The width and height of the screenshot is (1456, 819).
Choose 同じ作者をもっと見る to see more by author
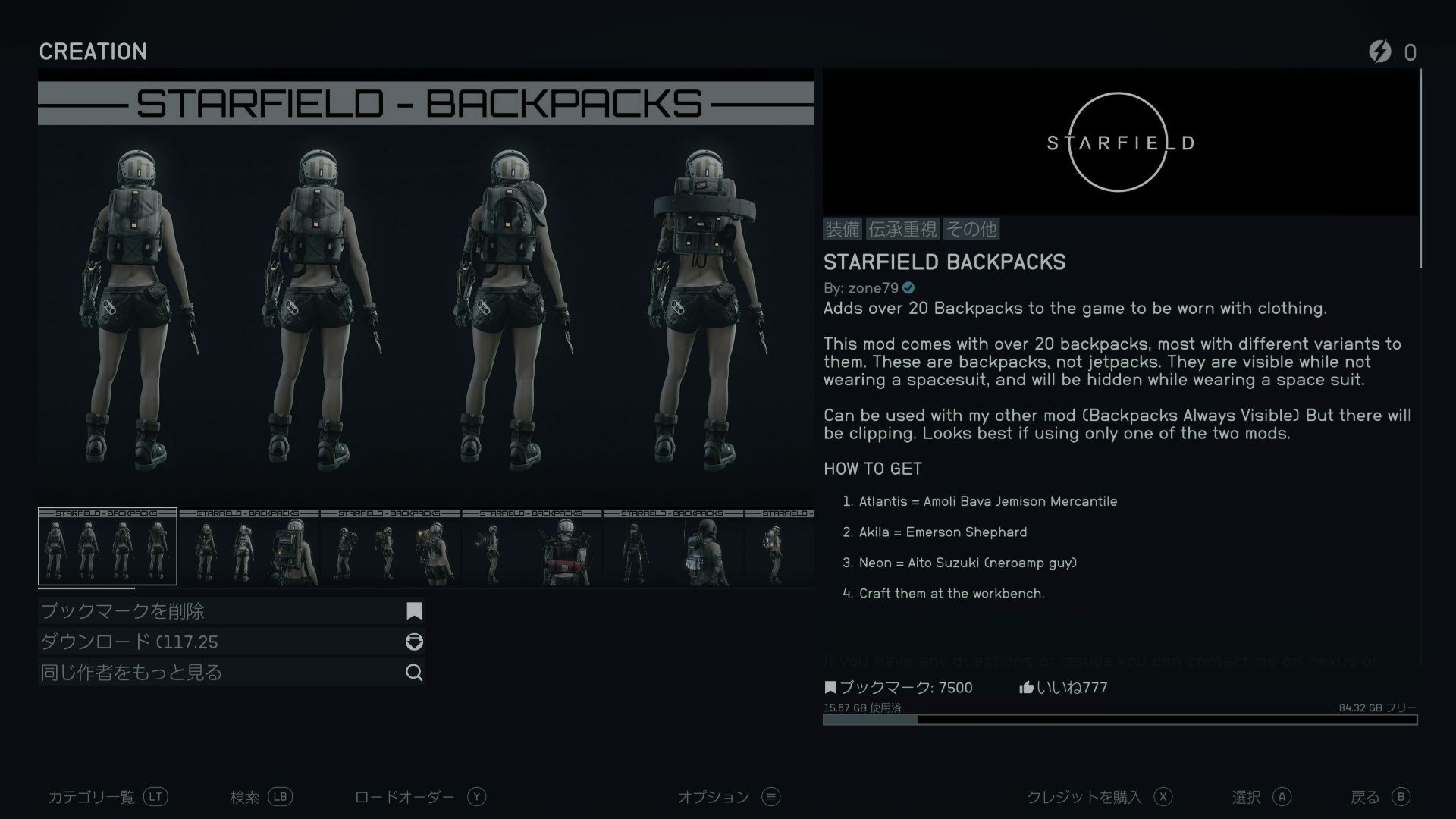pos(231,673)
